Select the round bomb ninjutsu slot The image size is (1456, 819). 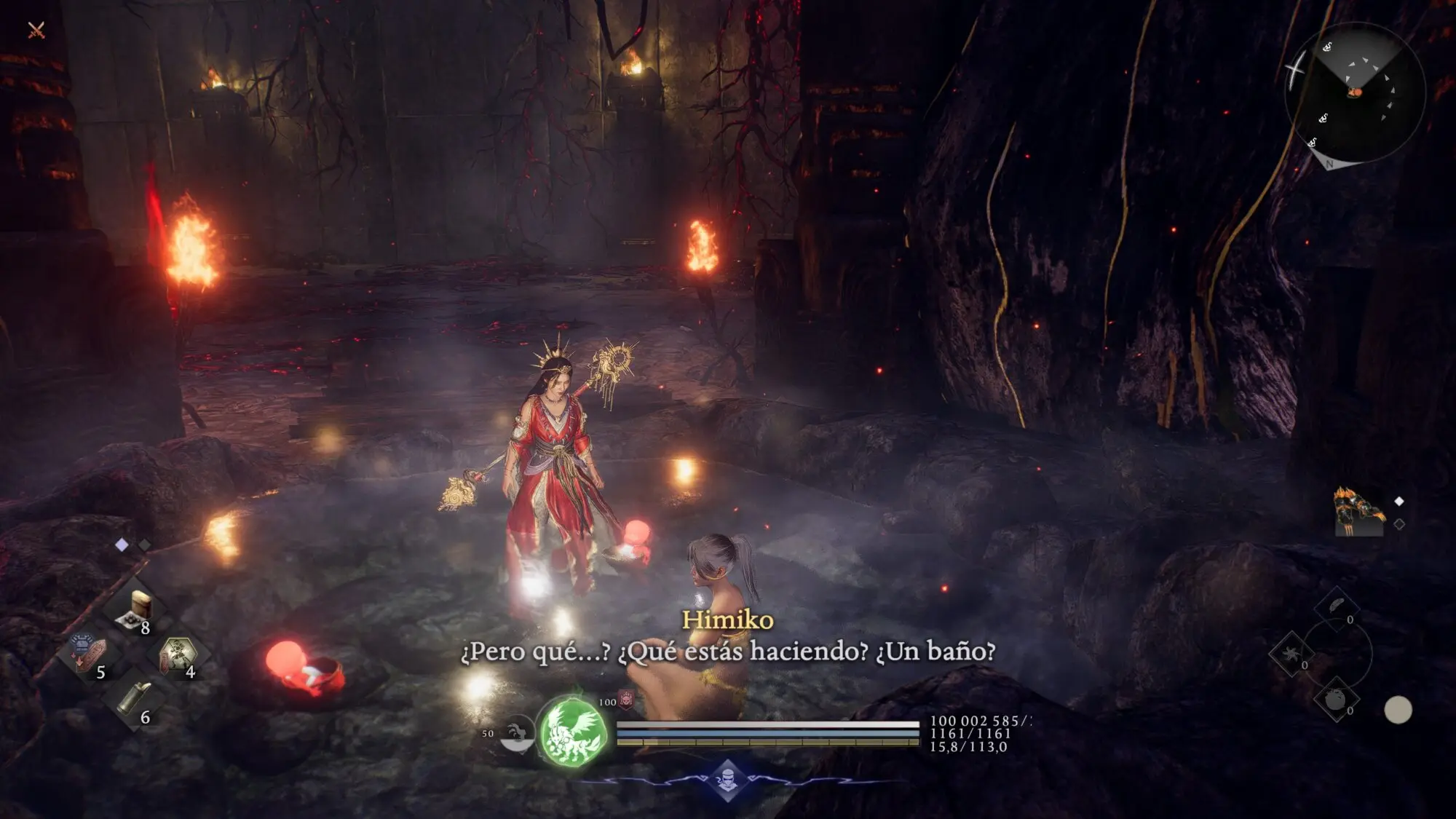(1336, 700)
